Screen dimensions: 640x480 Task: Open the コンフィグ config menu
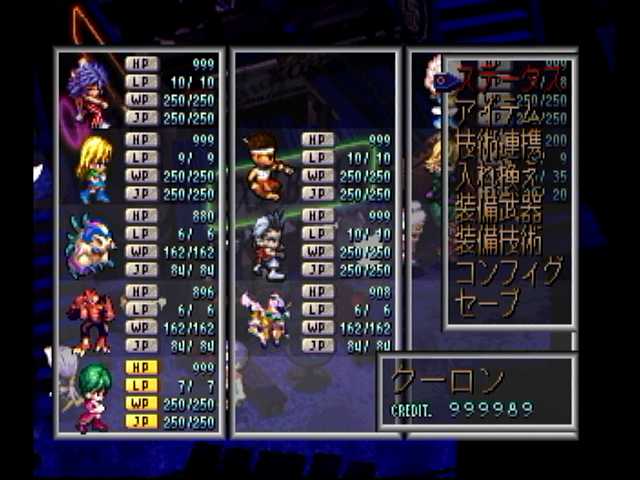pyautogui.click(x=508, y=270)
